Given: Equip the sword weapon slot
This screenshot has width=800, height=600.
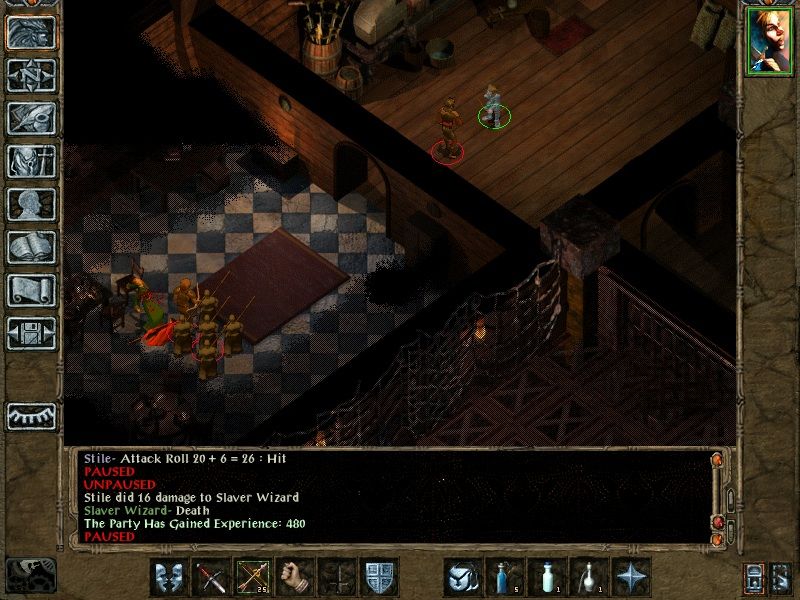Looking at the screenshot, I should 211,577.
